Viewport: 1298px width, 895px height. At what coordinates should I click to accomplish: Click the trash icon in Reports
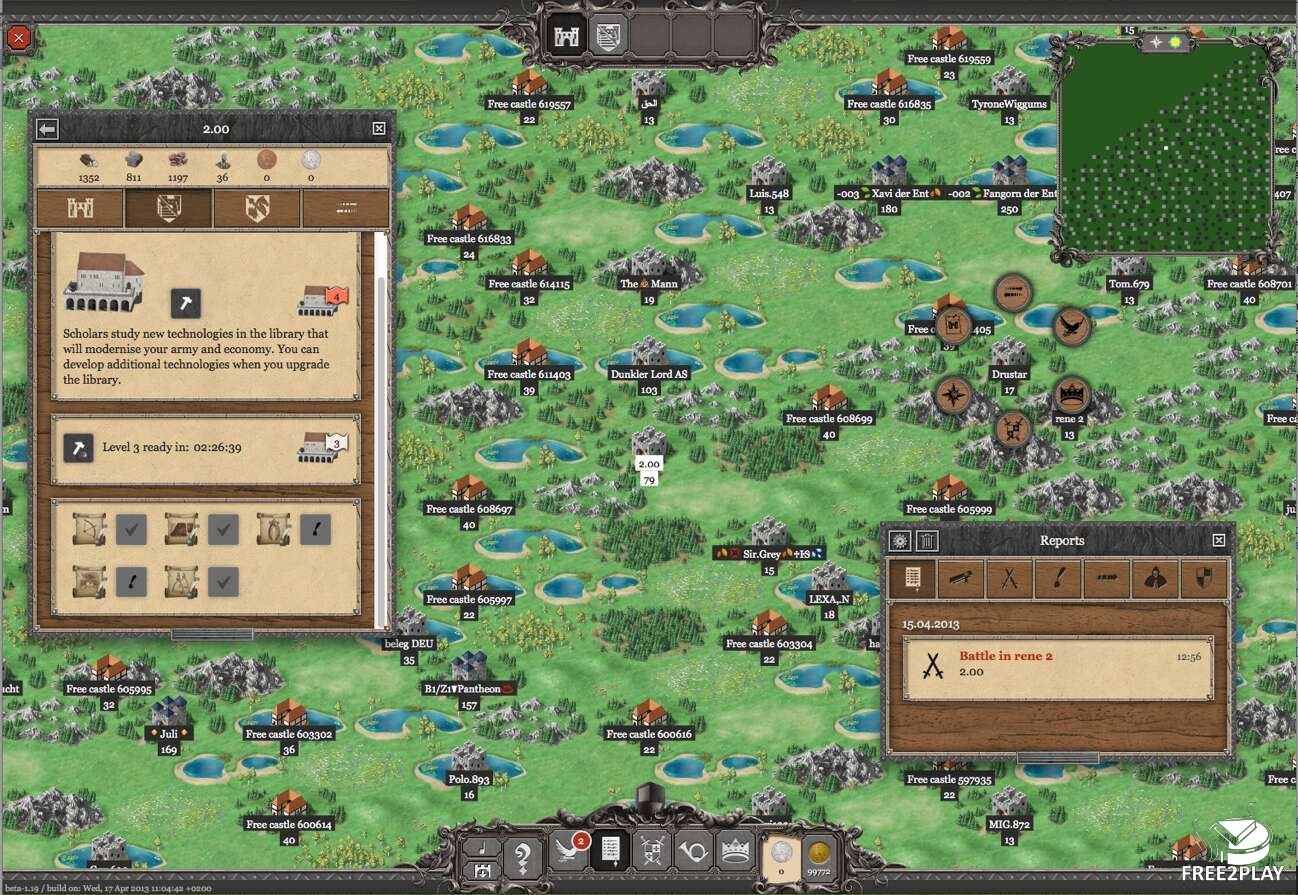[928, 541]
